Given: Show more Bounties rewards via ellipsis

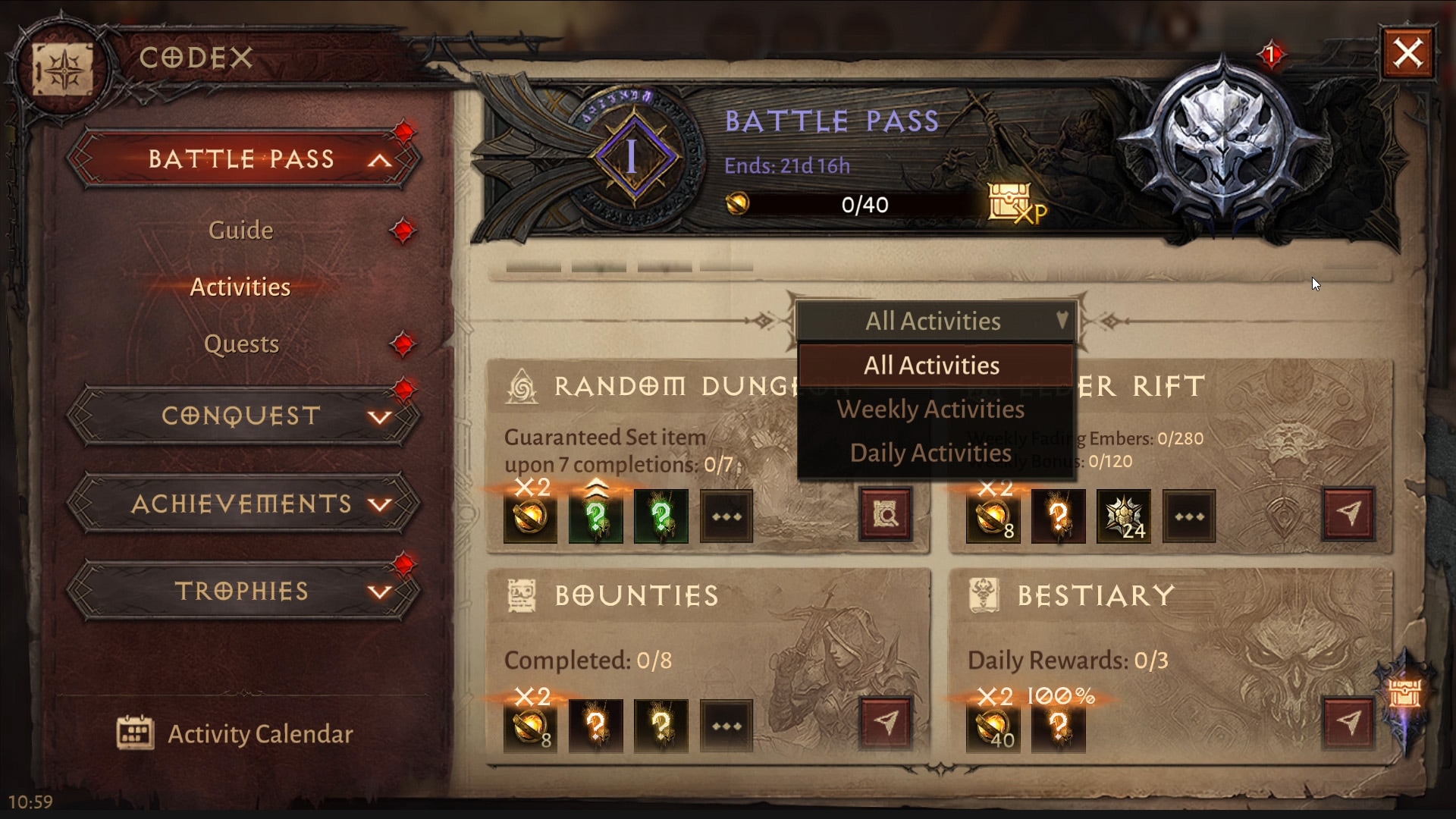Looking at the screenshot, I should coord(726,726).
